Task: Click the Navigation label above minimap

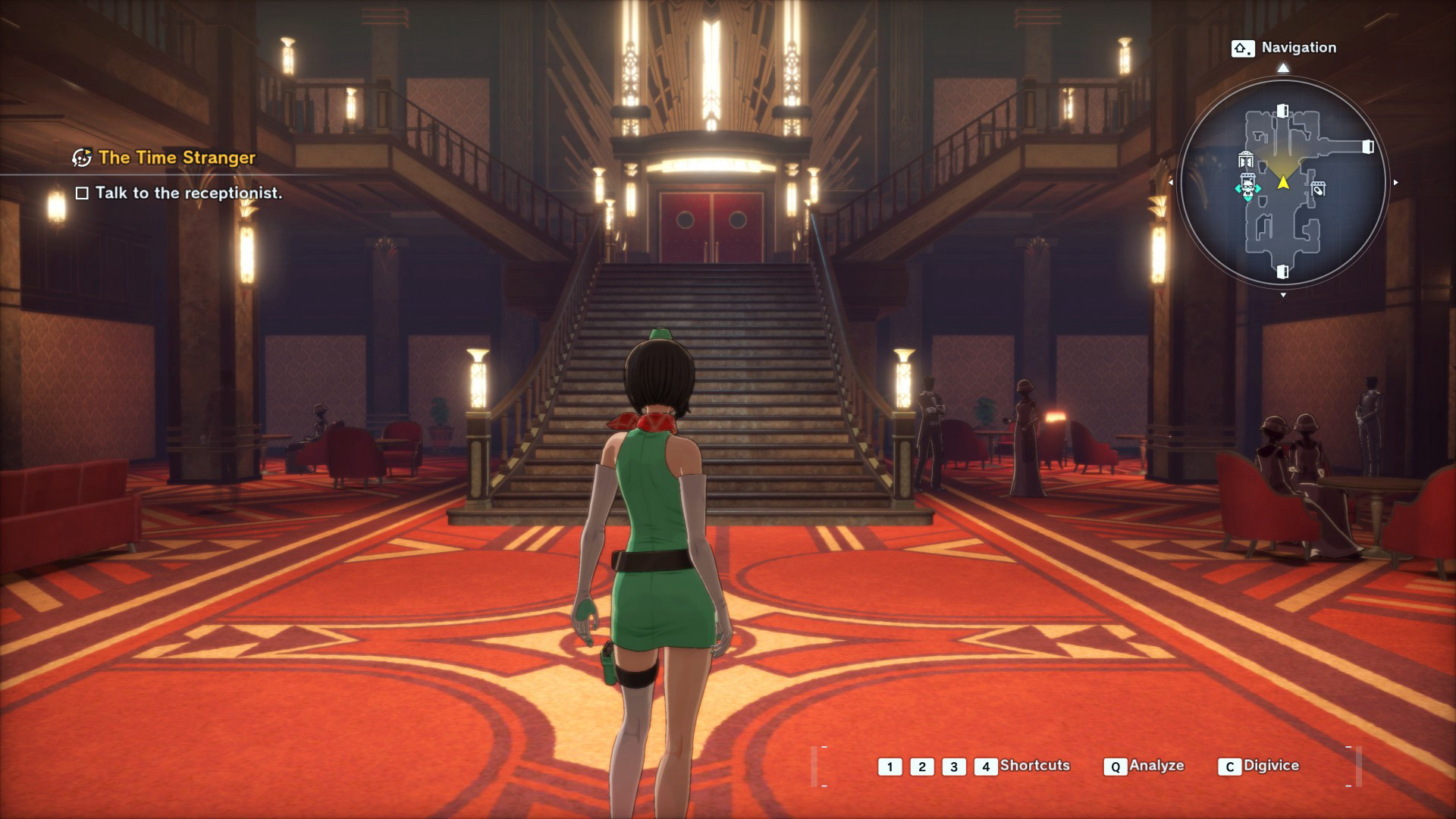Action: pyautogui.click(x=1298, y=48)
